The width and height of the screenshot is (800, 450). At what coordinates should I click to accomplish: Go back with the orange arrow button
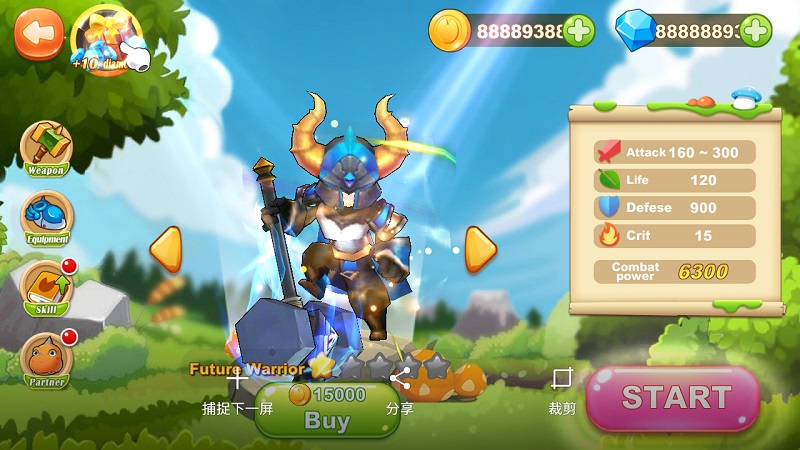[x=38, y=33]
